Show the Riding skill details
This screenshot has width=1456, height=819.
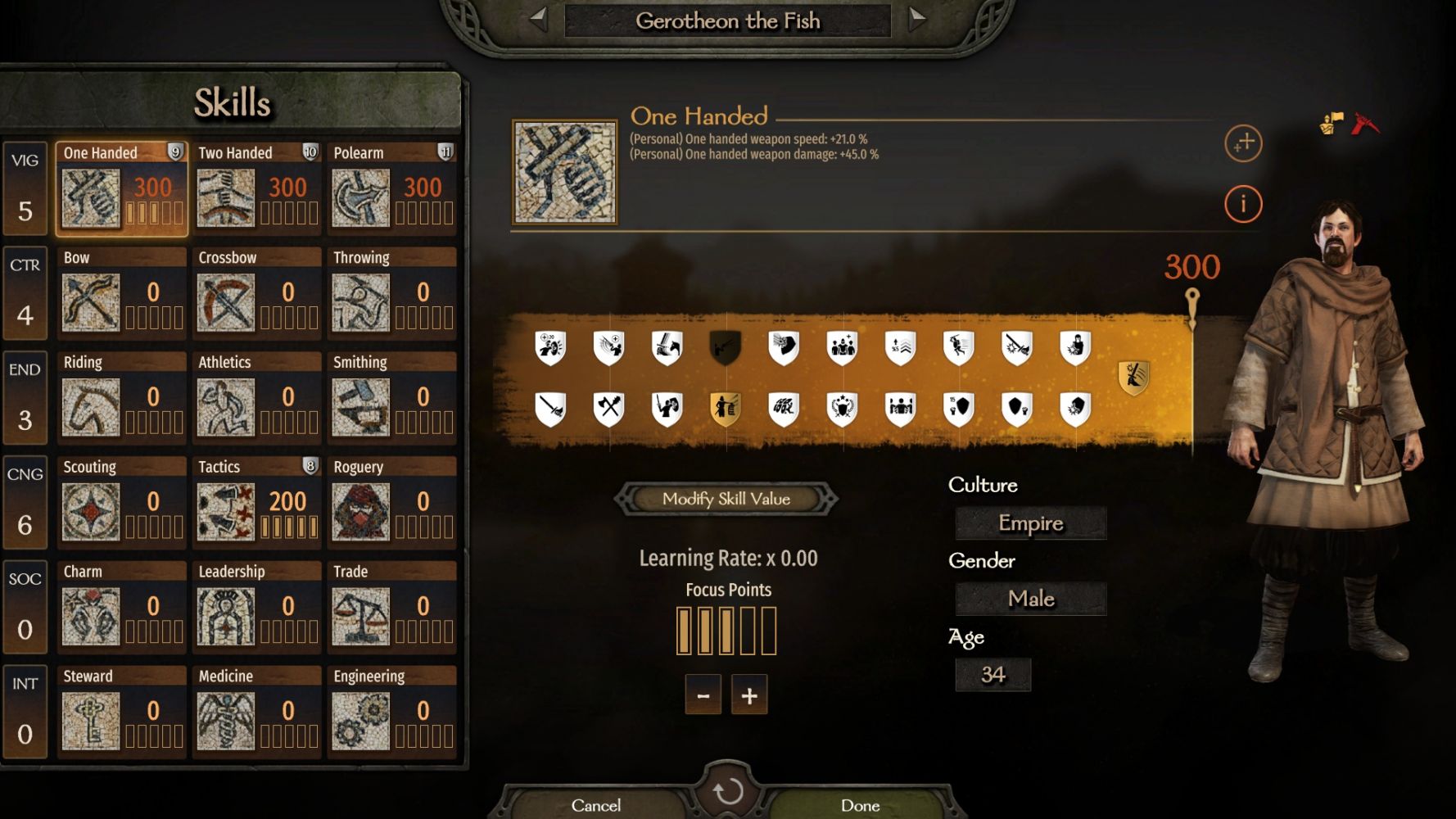[121, 399]
